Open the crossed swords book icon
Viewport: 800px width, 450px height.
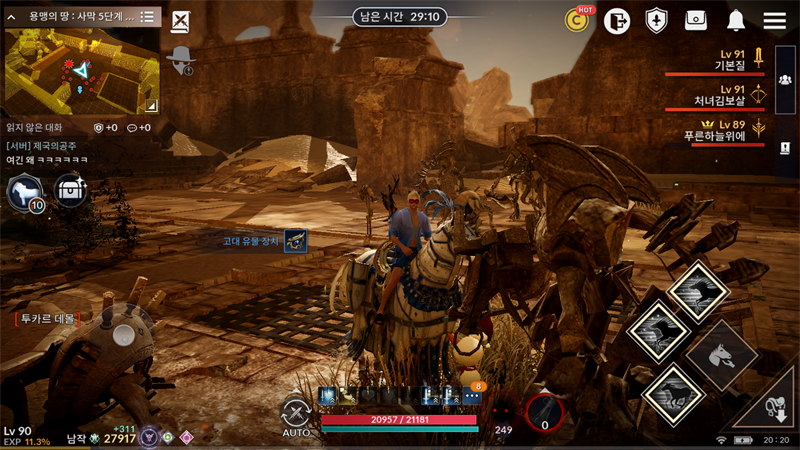click(x=180, y=21)
